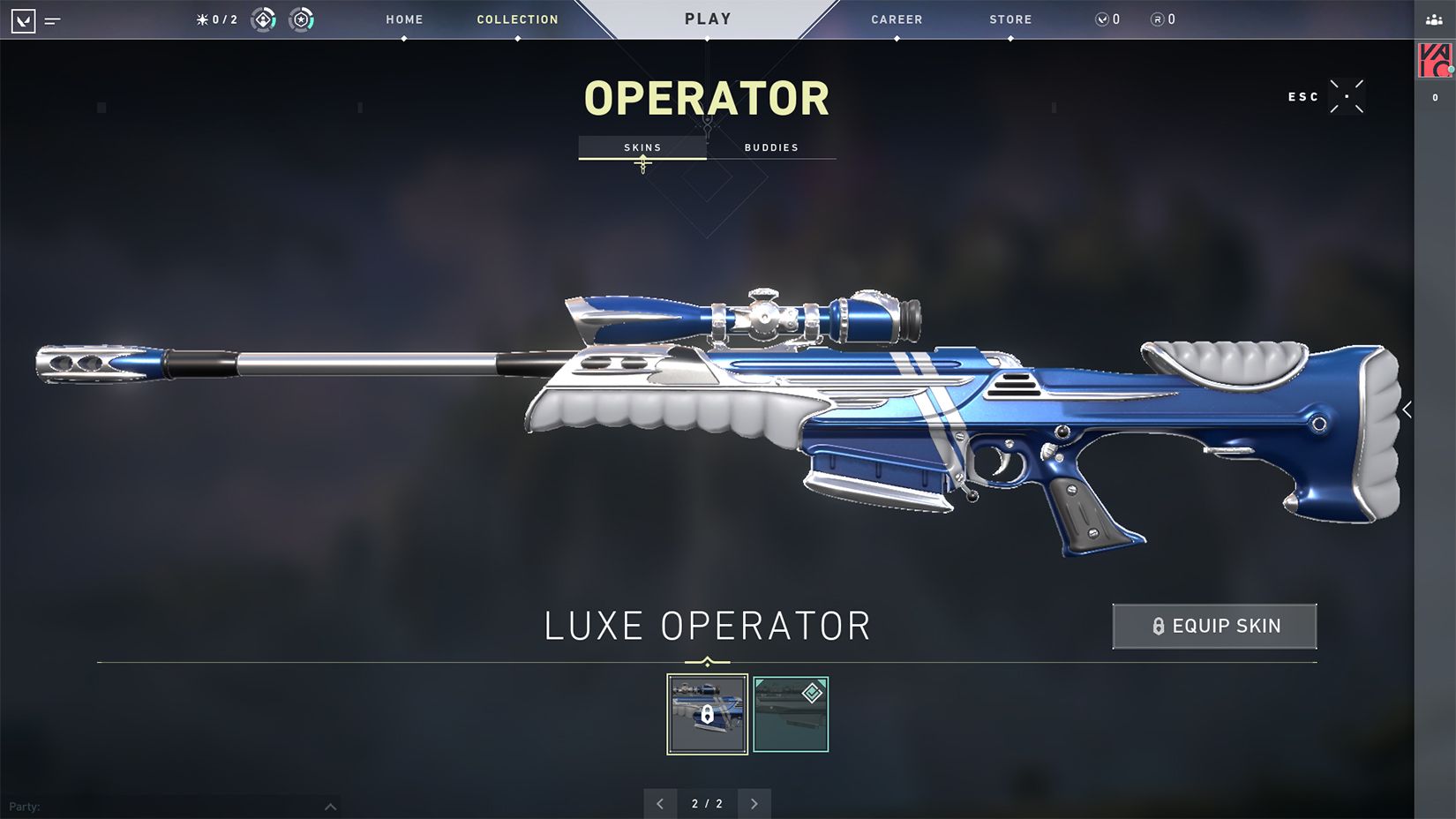1456x819 pixels.
Task: Select the locked Luxe Operator thumbnail
Action: point(707,714)
